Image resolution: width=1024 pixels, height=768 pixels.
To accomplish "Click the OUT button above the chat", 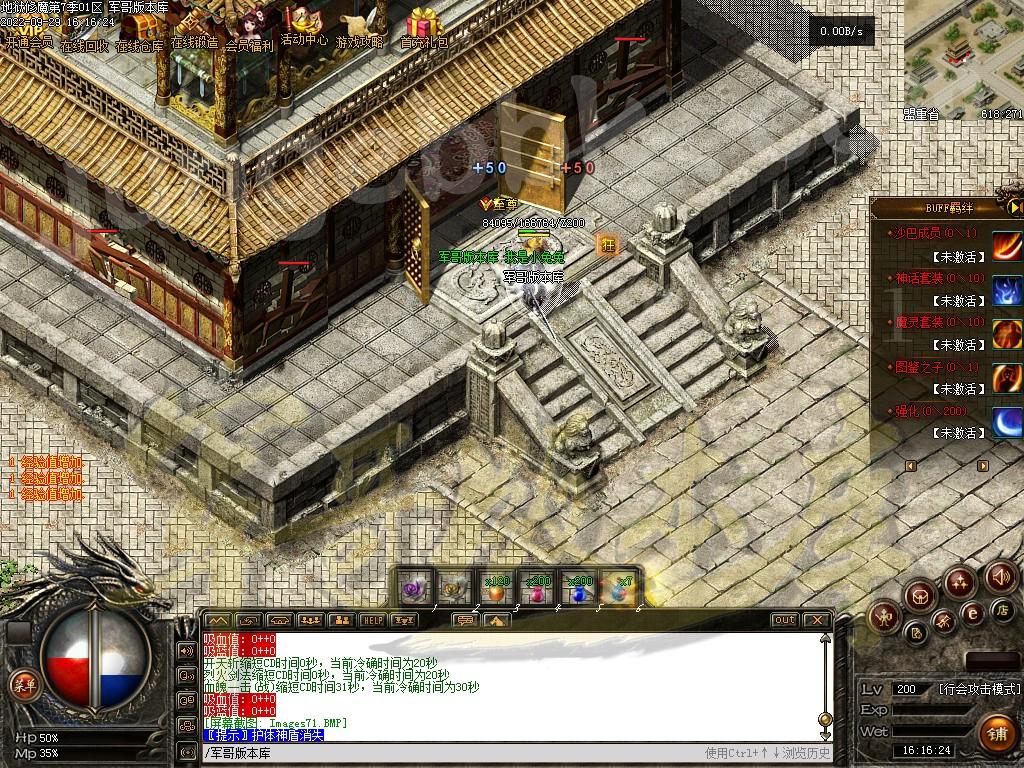I will [x=785, y=620].
